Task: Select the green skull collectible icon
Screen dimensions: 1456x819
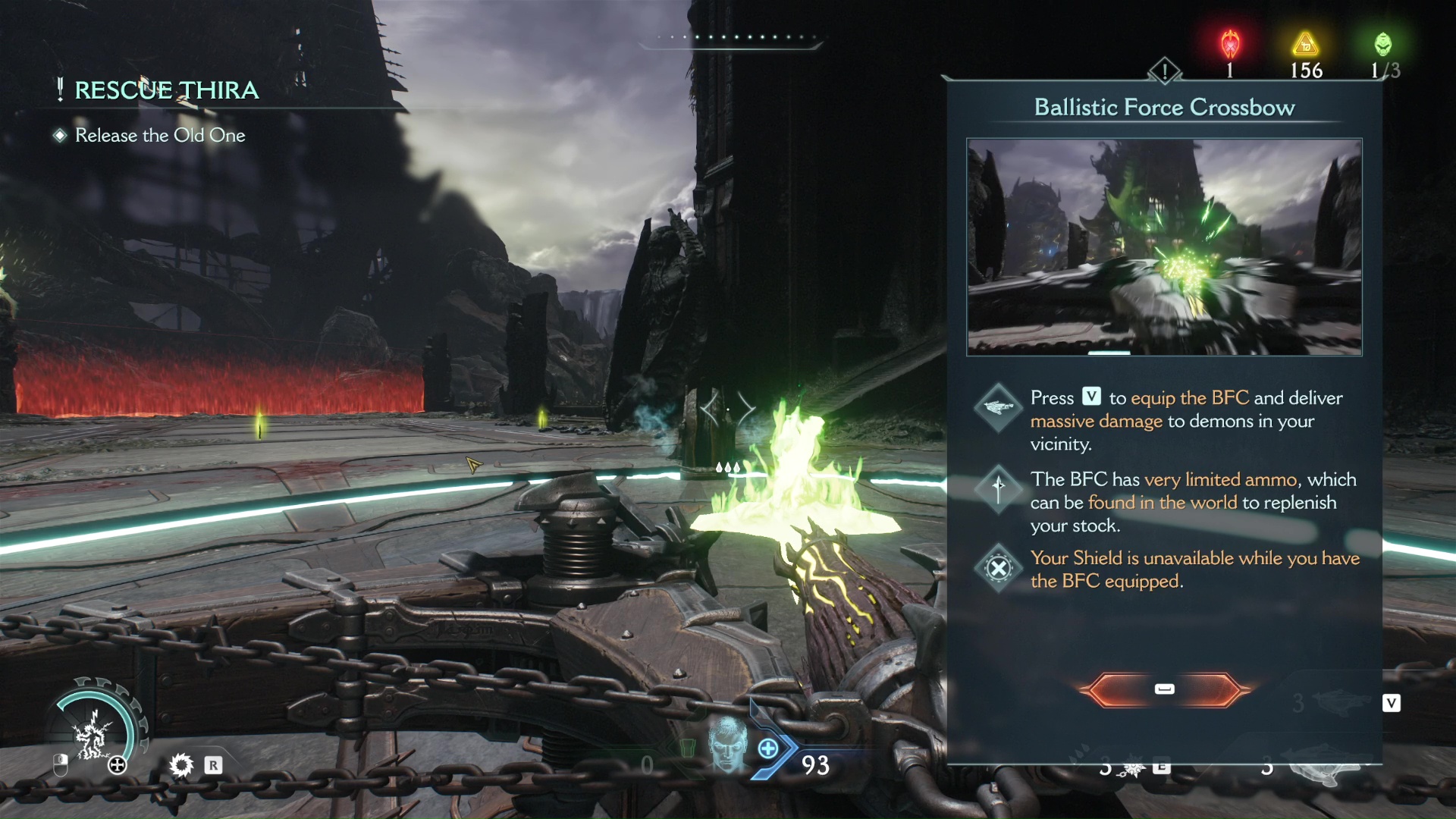Action: [x=1383, y=45]
